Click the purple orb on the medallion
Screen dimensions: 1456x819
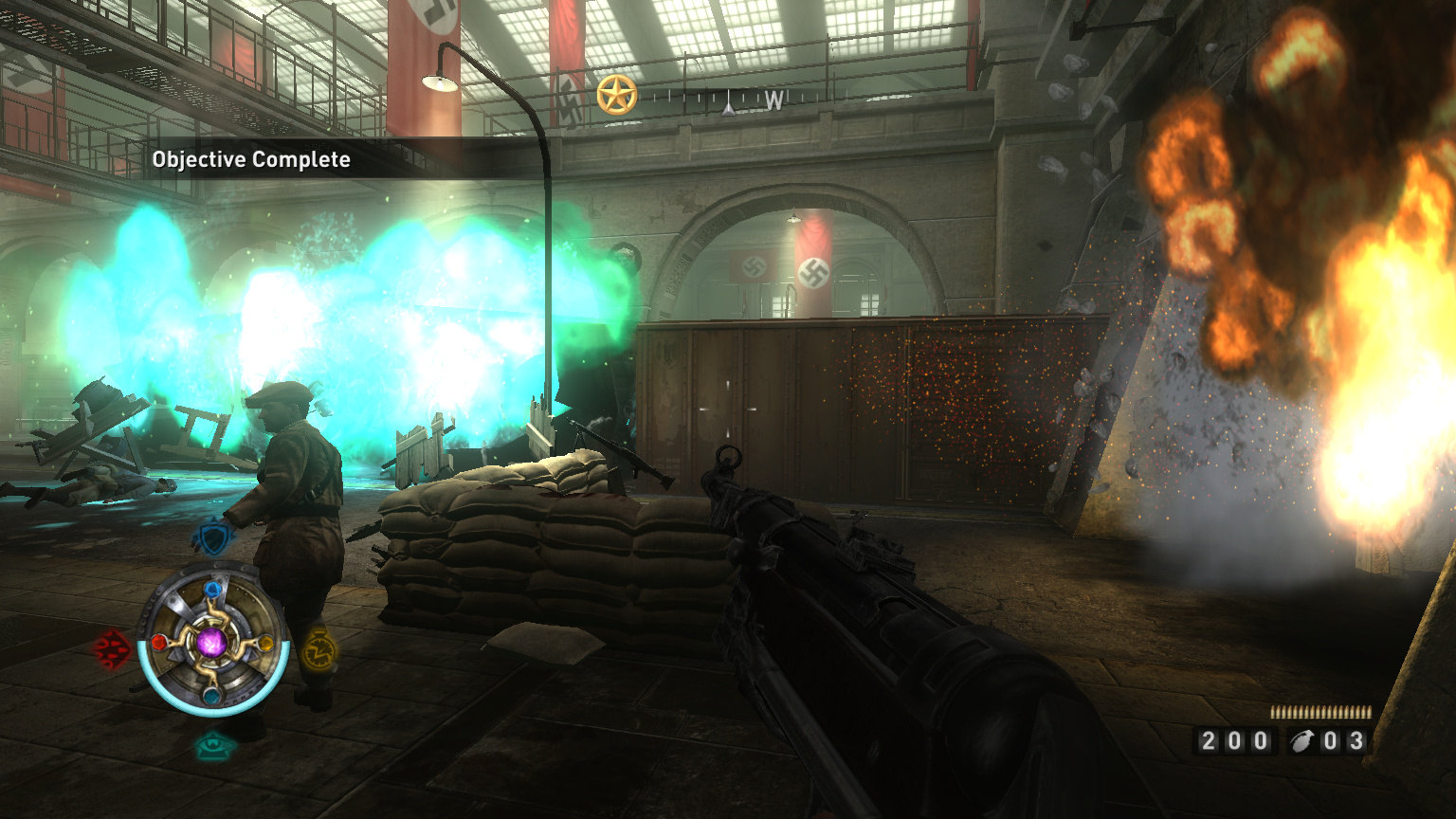pos(212,642)
